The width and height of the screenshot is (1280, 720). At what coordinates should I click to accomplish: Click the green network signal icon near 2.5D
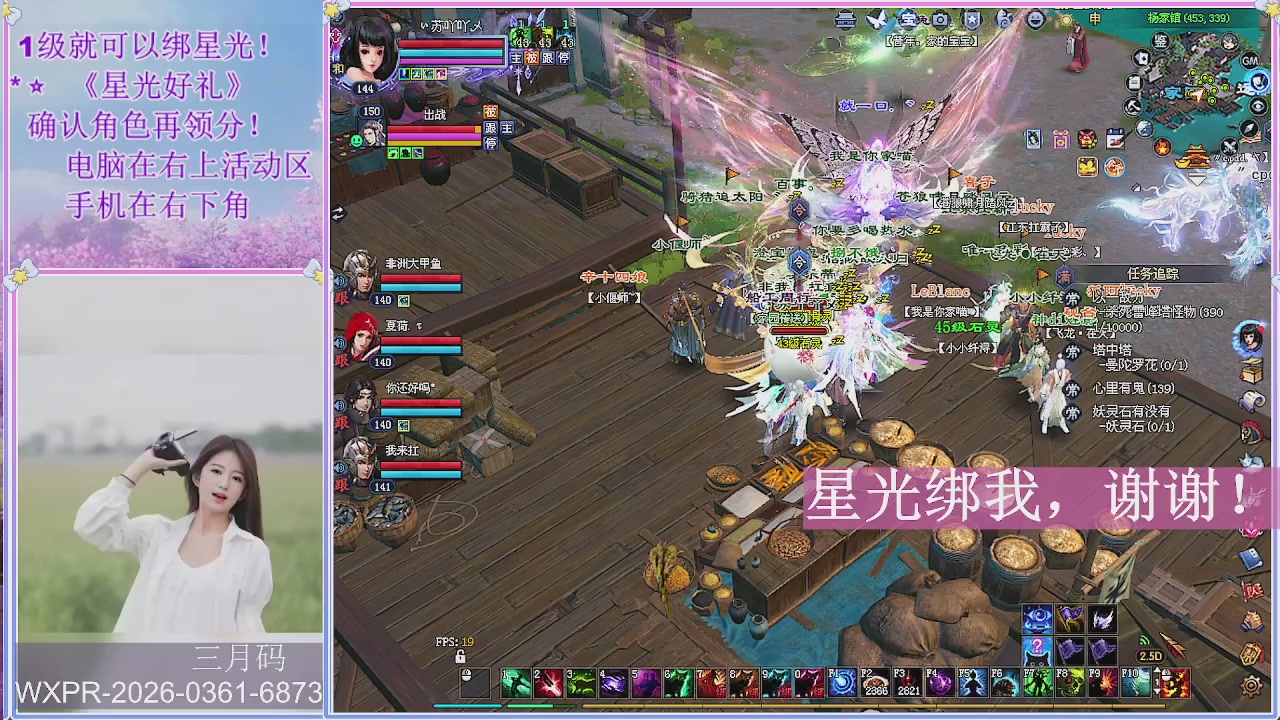pos(1144,641)
